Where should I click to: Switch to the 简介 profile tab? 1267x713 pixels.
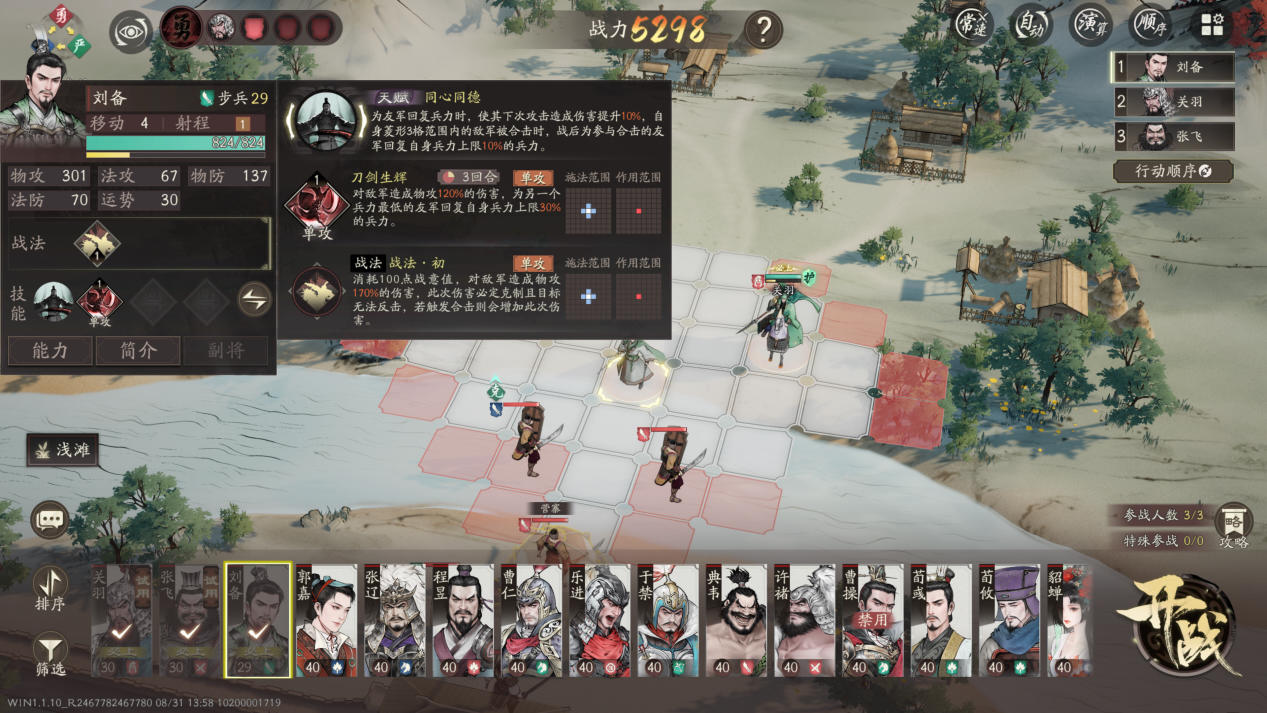(x=138, y=350)
